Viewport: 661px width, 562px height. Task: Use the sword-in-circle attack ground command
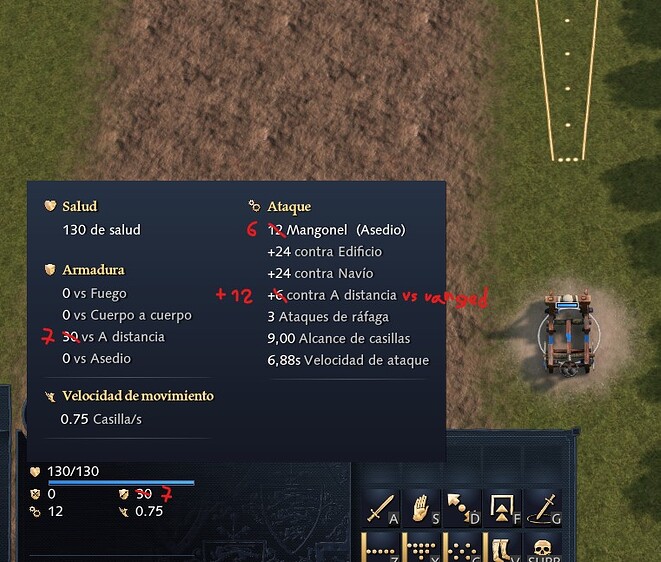pyautogui.click(x=543, y=508)
